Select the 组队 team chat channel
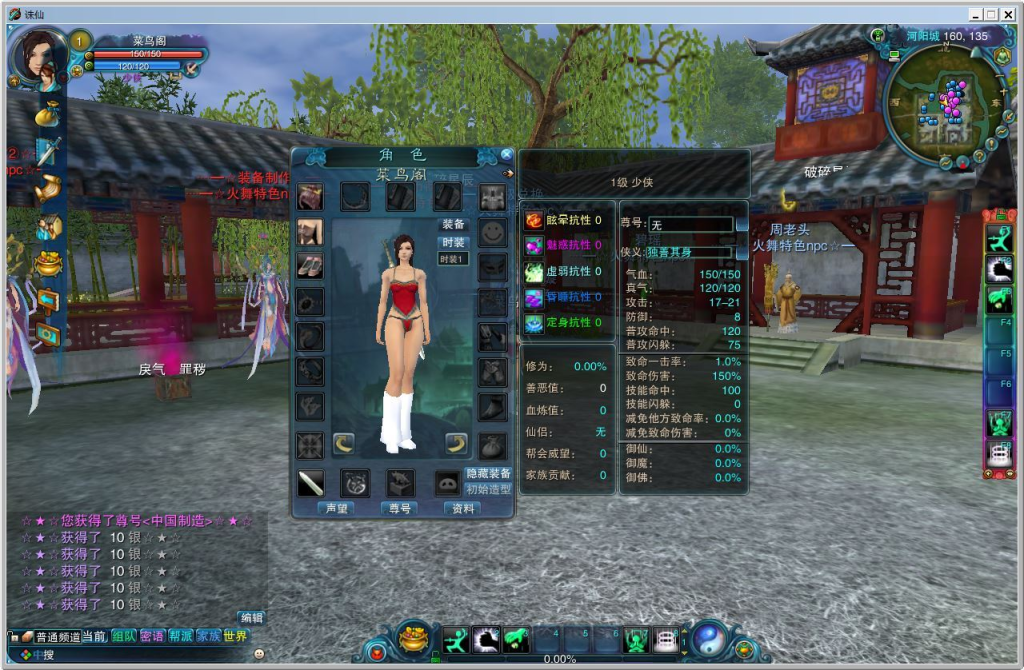 coord(123,636)
